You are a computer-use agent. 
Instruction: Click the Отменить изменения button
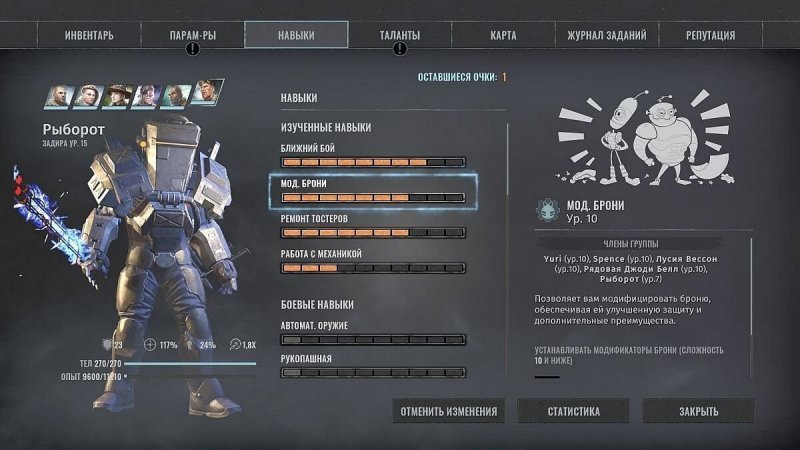[x=448, y=411]
